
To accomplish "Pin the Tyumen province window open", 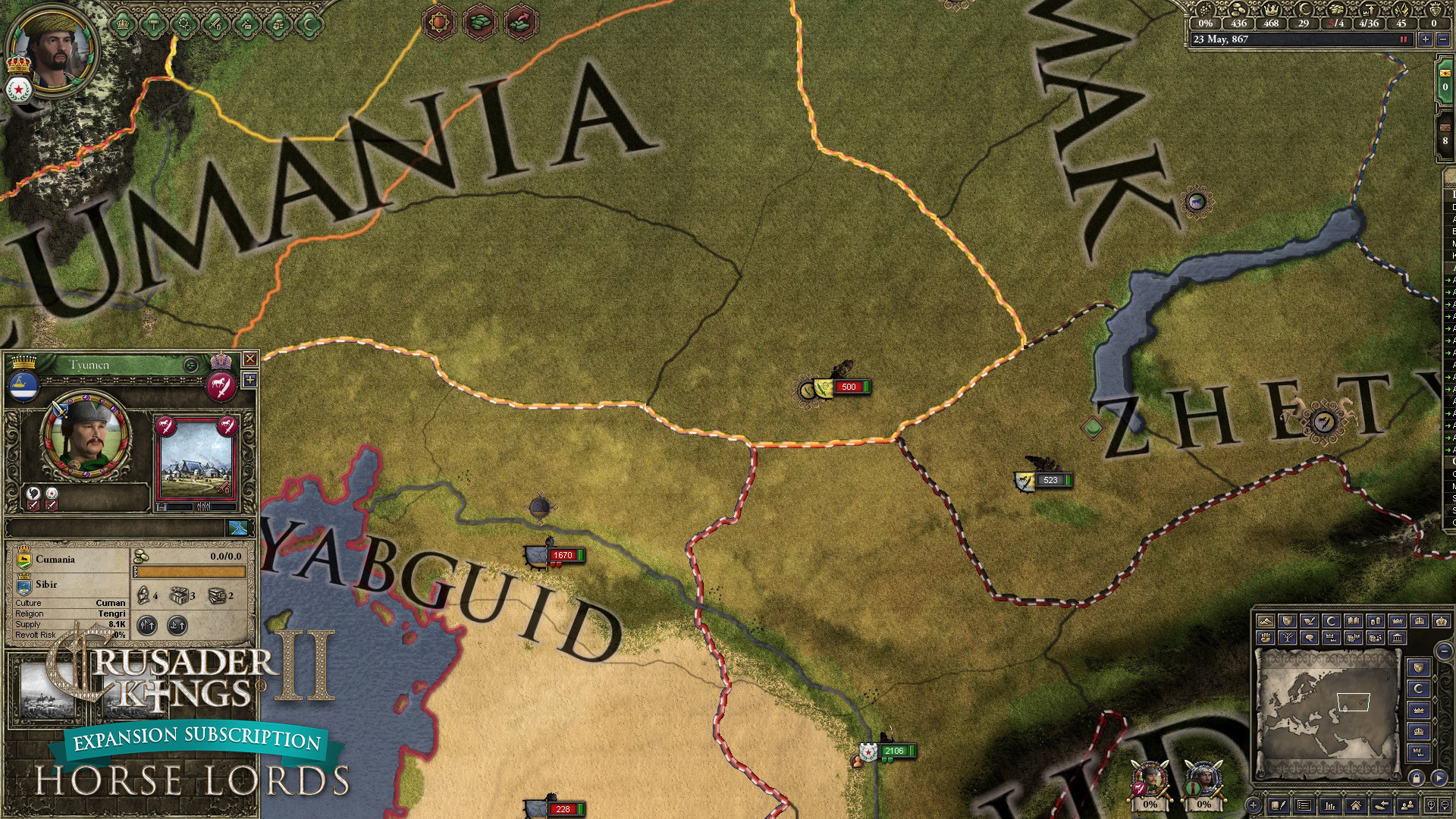I will tap(251, 380).
